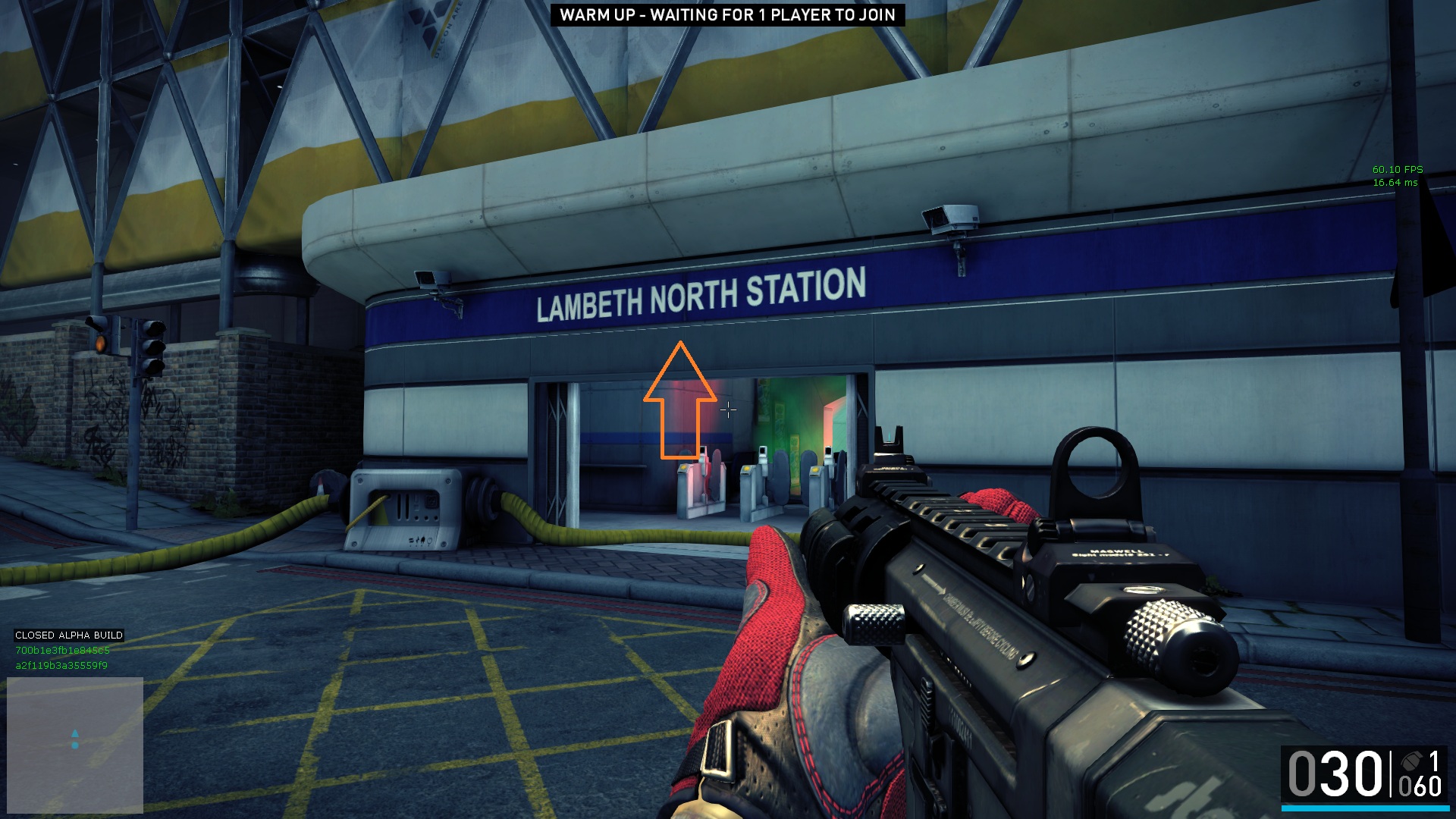Screen dimensions: 1456x819
Task: Click the minimap panel
Action: click(75, 744)
